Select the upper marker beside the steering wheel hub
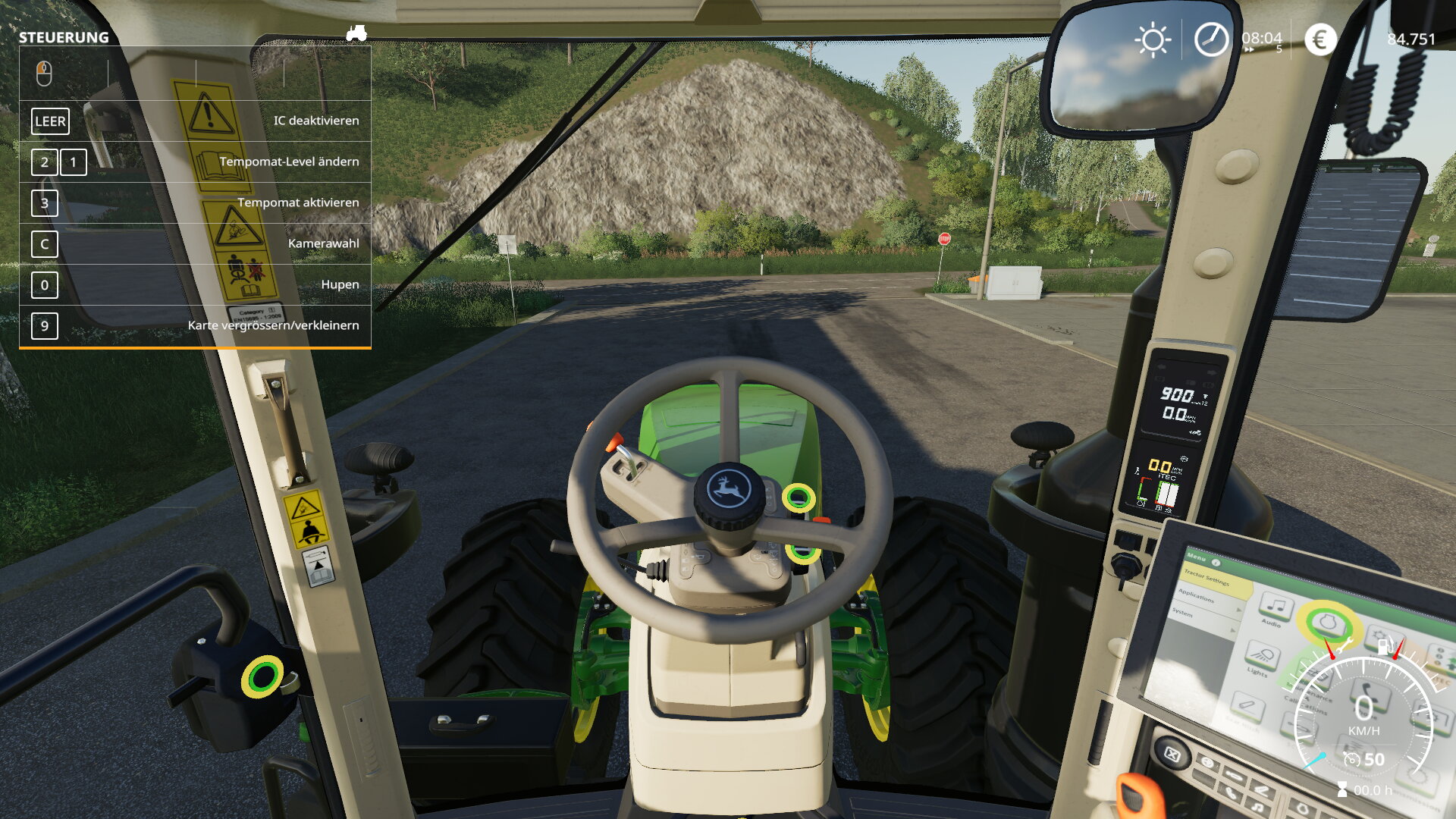Viewport: 1456px width, 819px height. coord(798,498)
